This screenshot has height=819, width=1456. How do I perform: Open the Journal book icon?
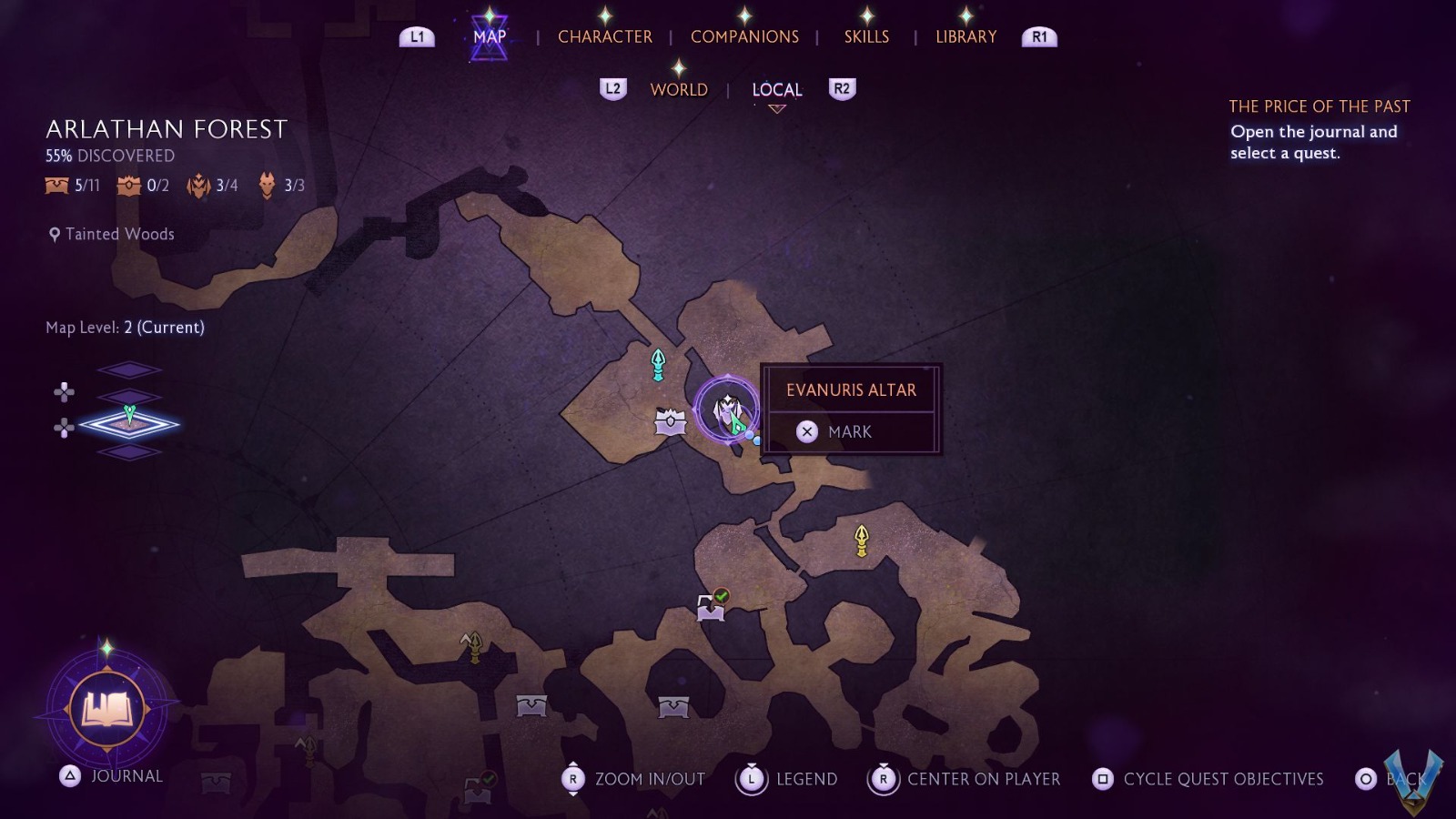[x=107, y=708]
